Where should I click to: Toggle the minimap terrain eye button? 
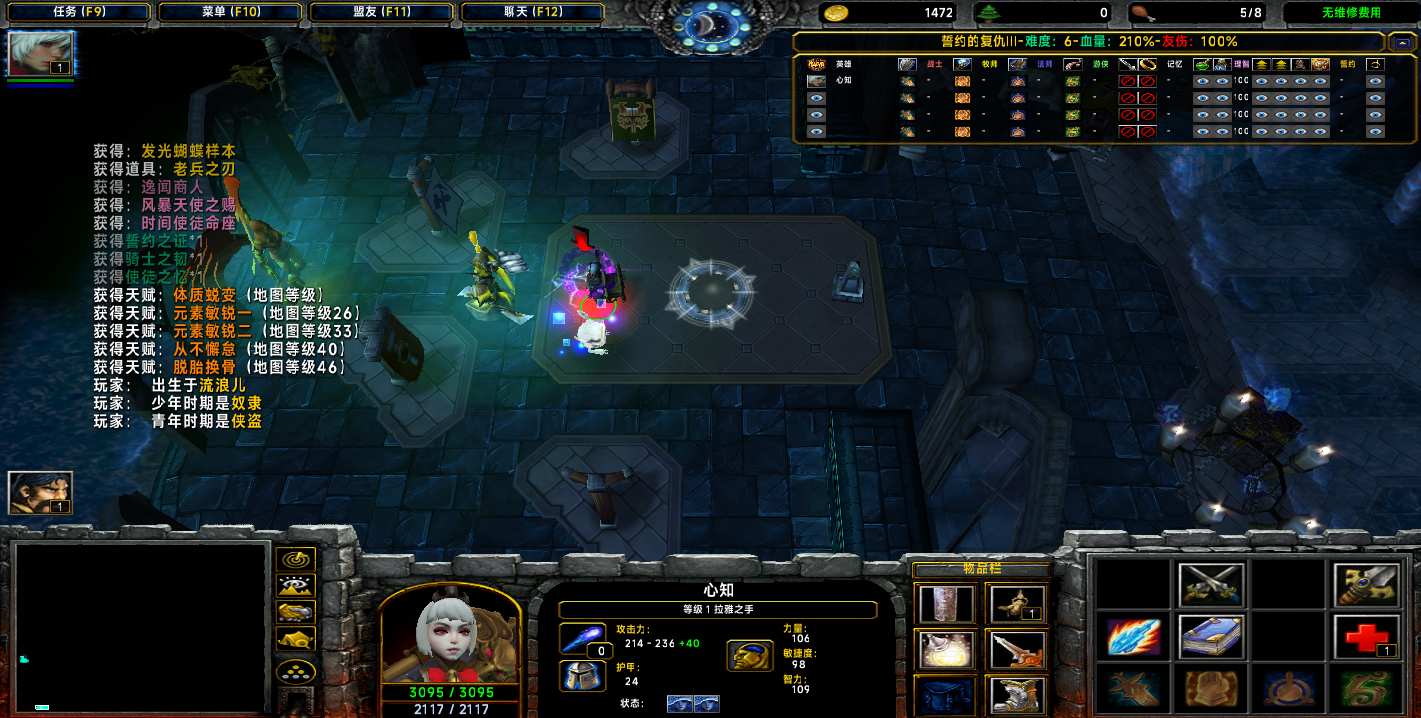(x=297, y=586)
